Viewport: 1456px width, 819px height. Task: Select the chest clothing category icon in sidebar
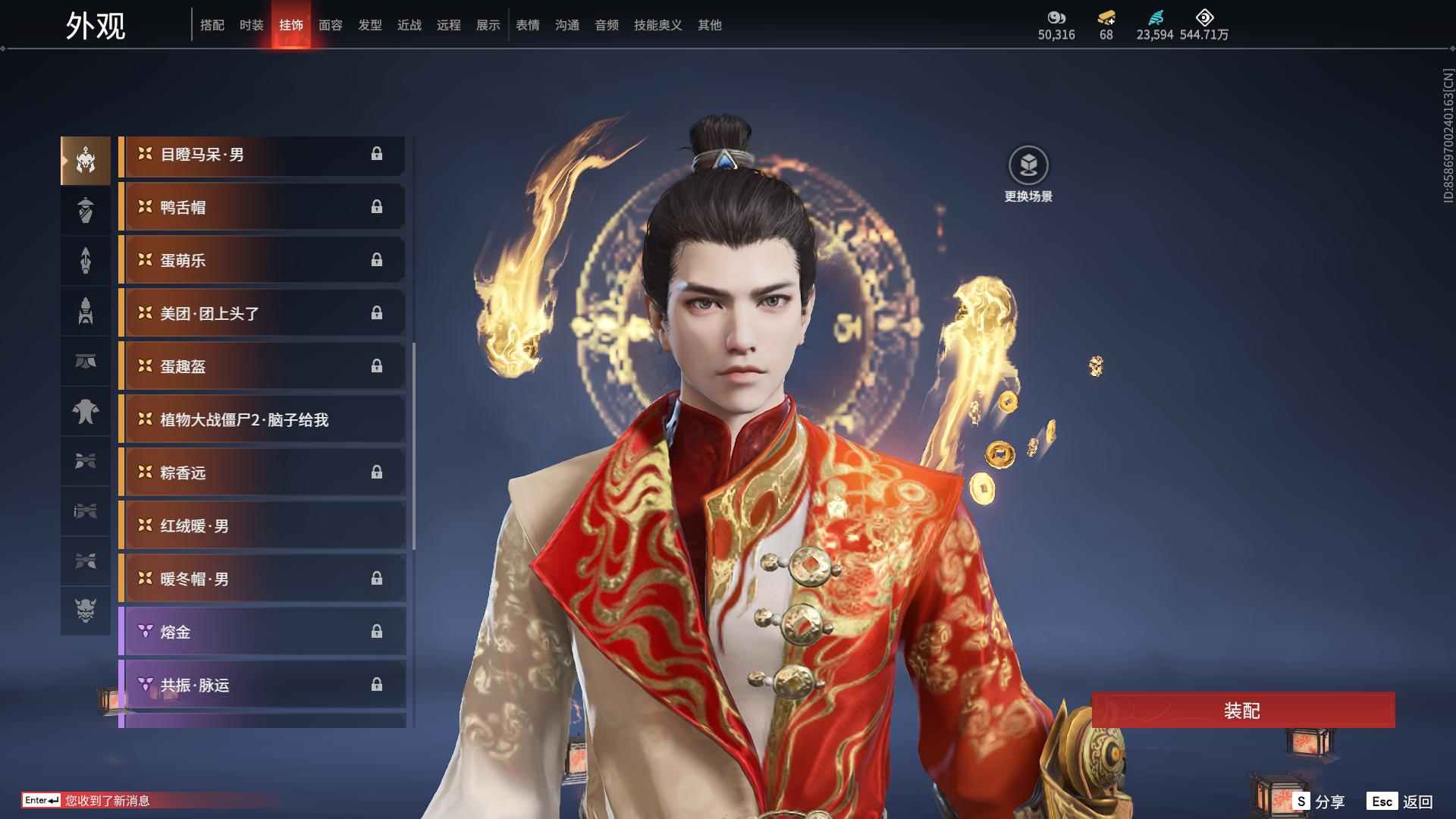pyautogui.click(x=85, y=412)
